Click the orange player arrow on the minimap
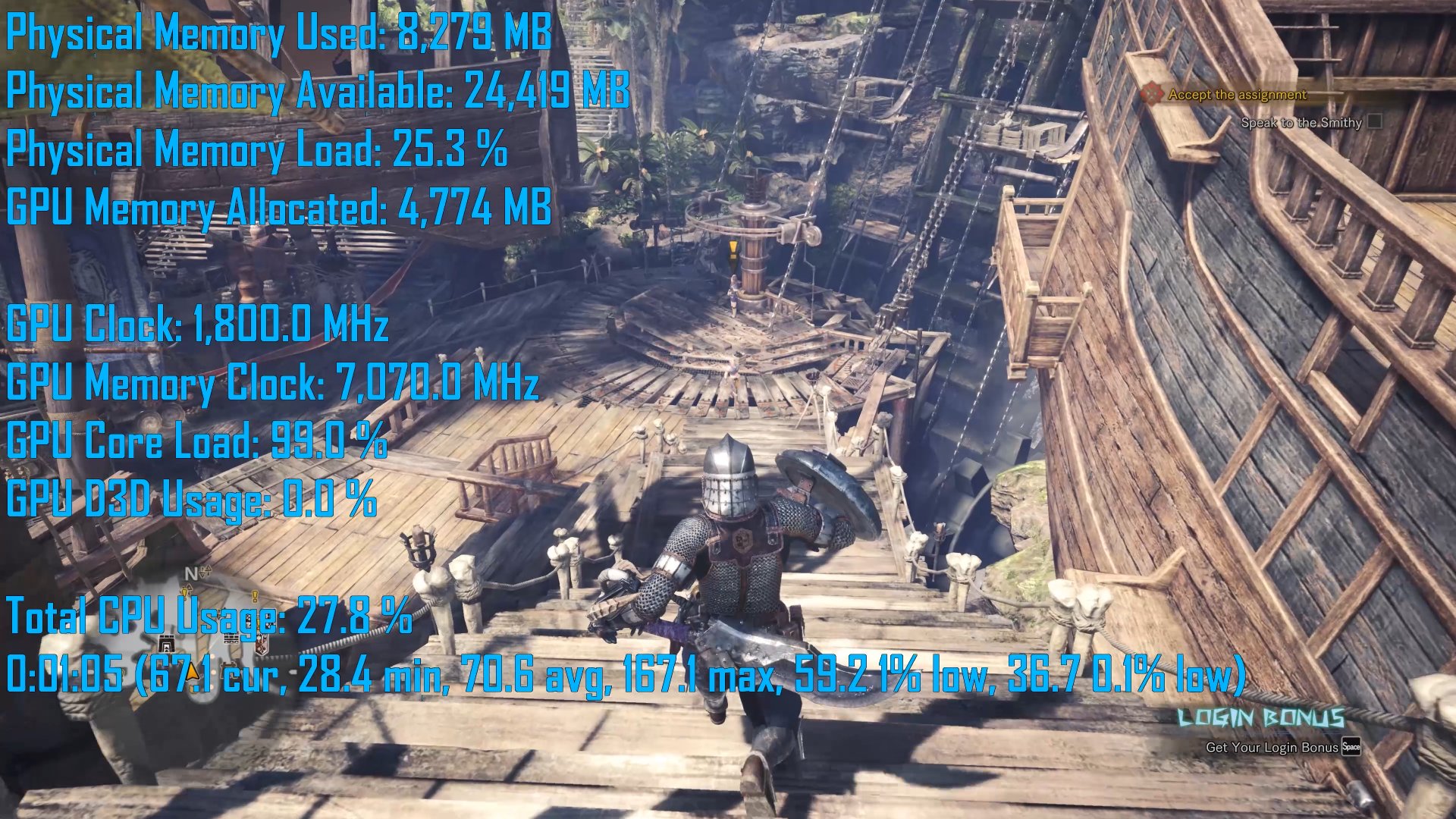This screenshot has height=819, width=1456. click(x=193, y=670)
